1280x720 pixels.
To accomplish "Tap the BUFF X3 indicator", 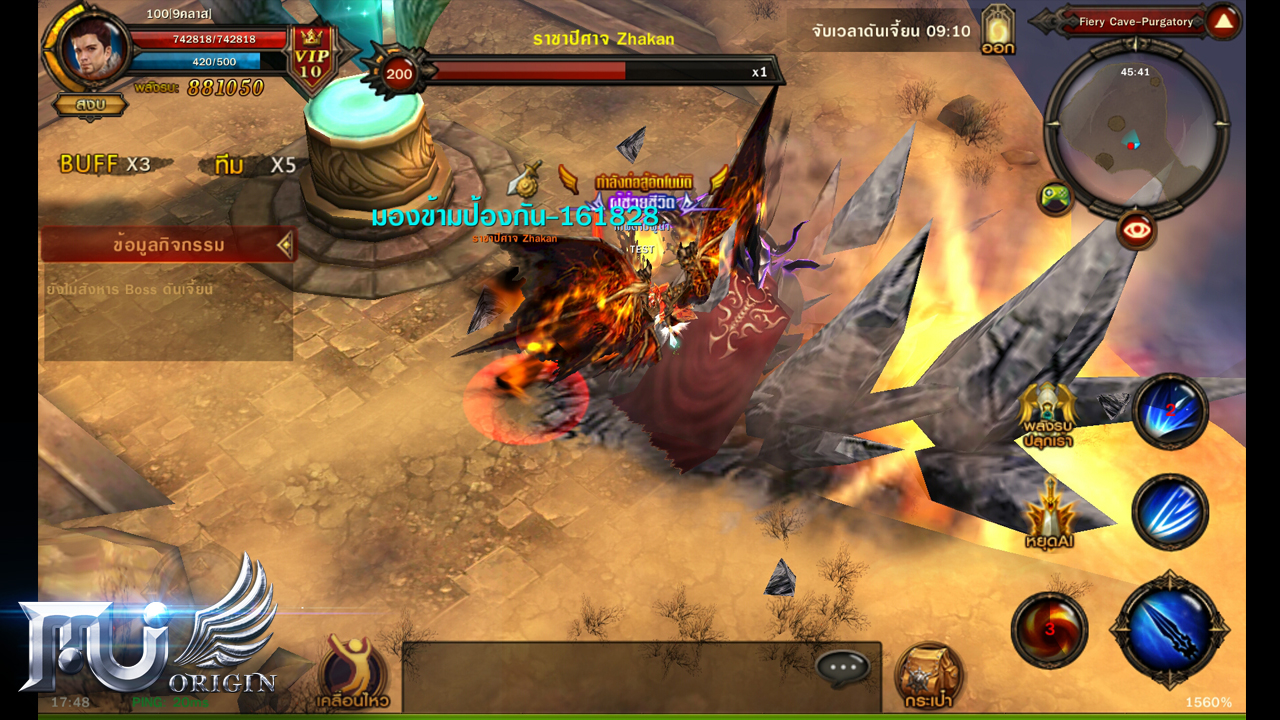I will point(105,164).
